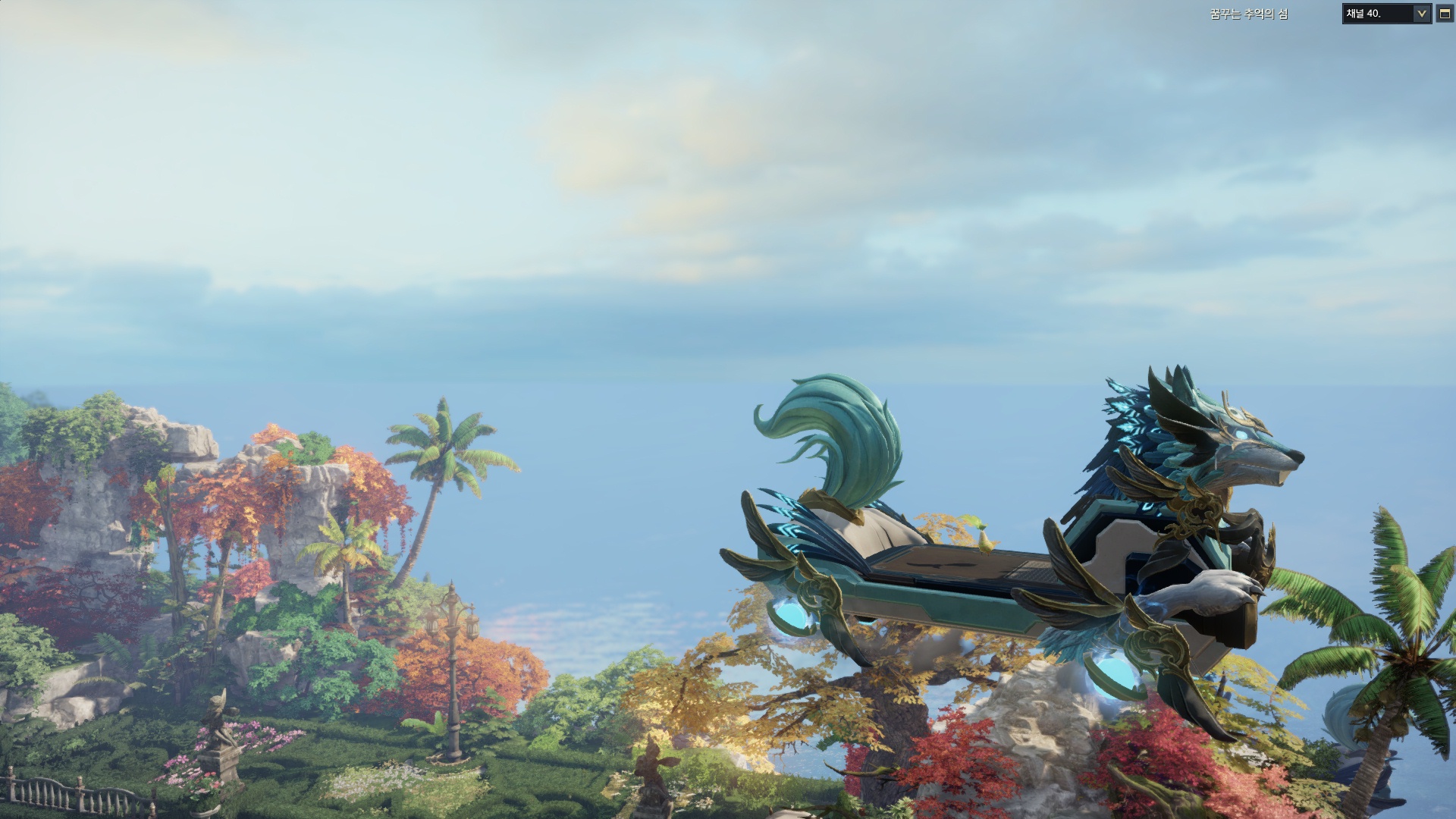The image size is (1456, 819).
Task: Open the 채널 40 channel dropdown
Action: pos(1421,14)
